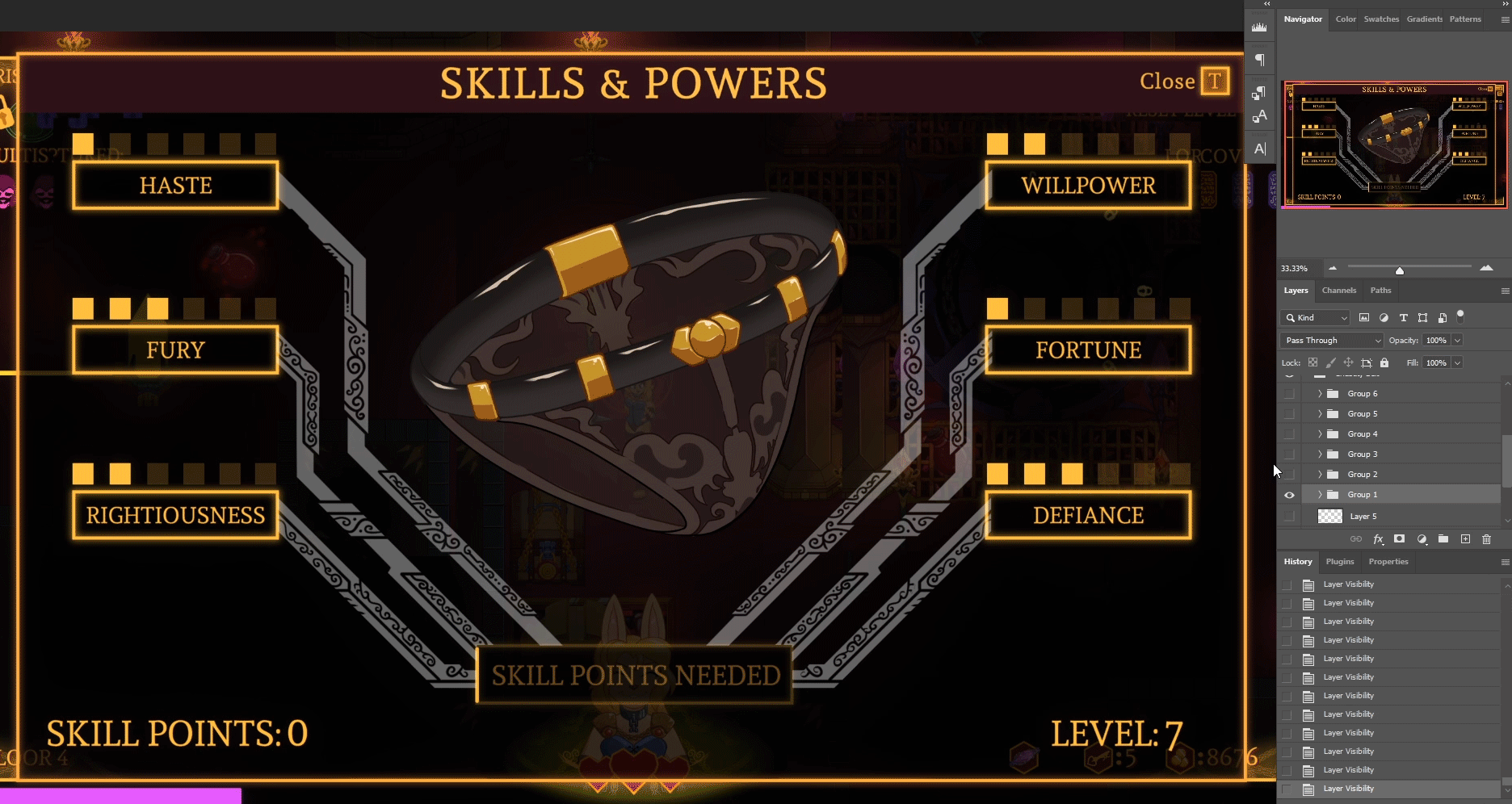Open the Paragraph panel icon
1512x804 pixels.
(1259, 59)
